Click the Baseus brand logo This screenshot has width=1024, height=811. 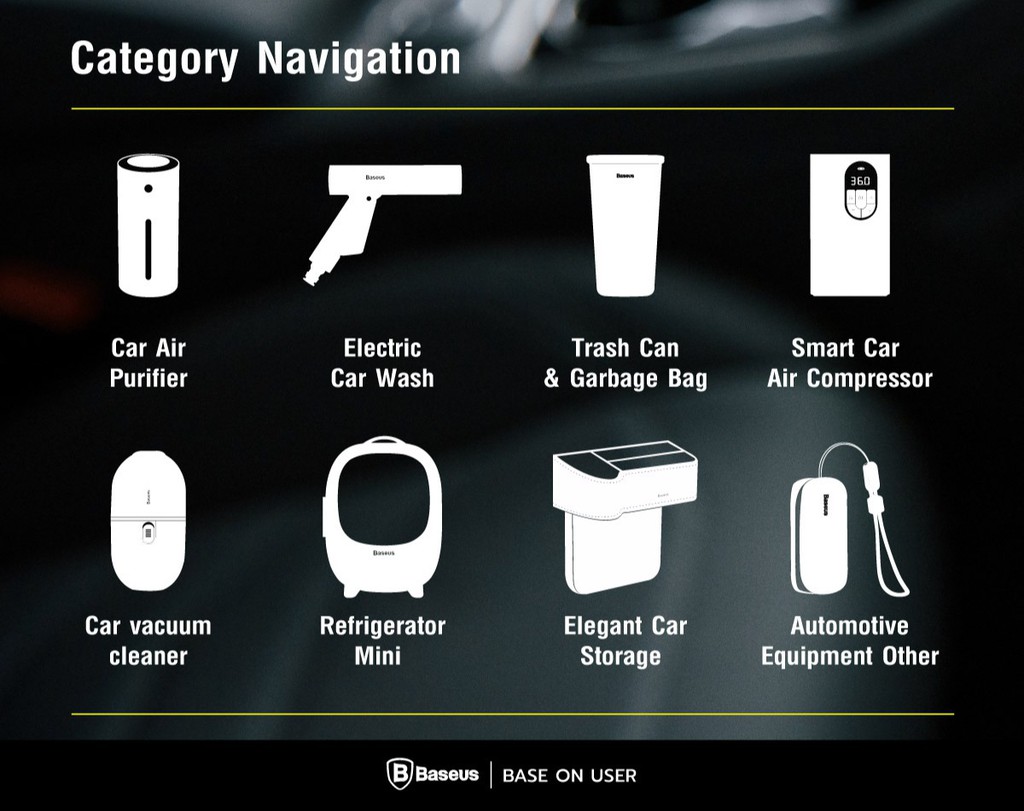click(432, 775)
